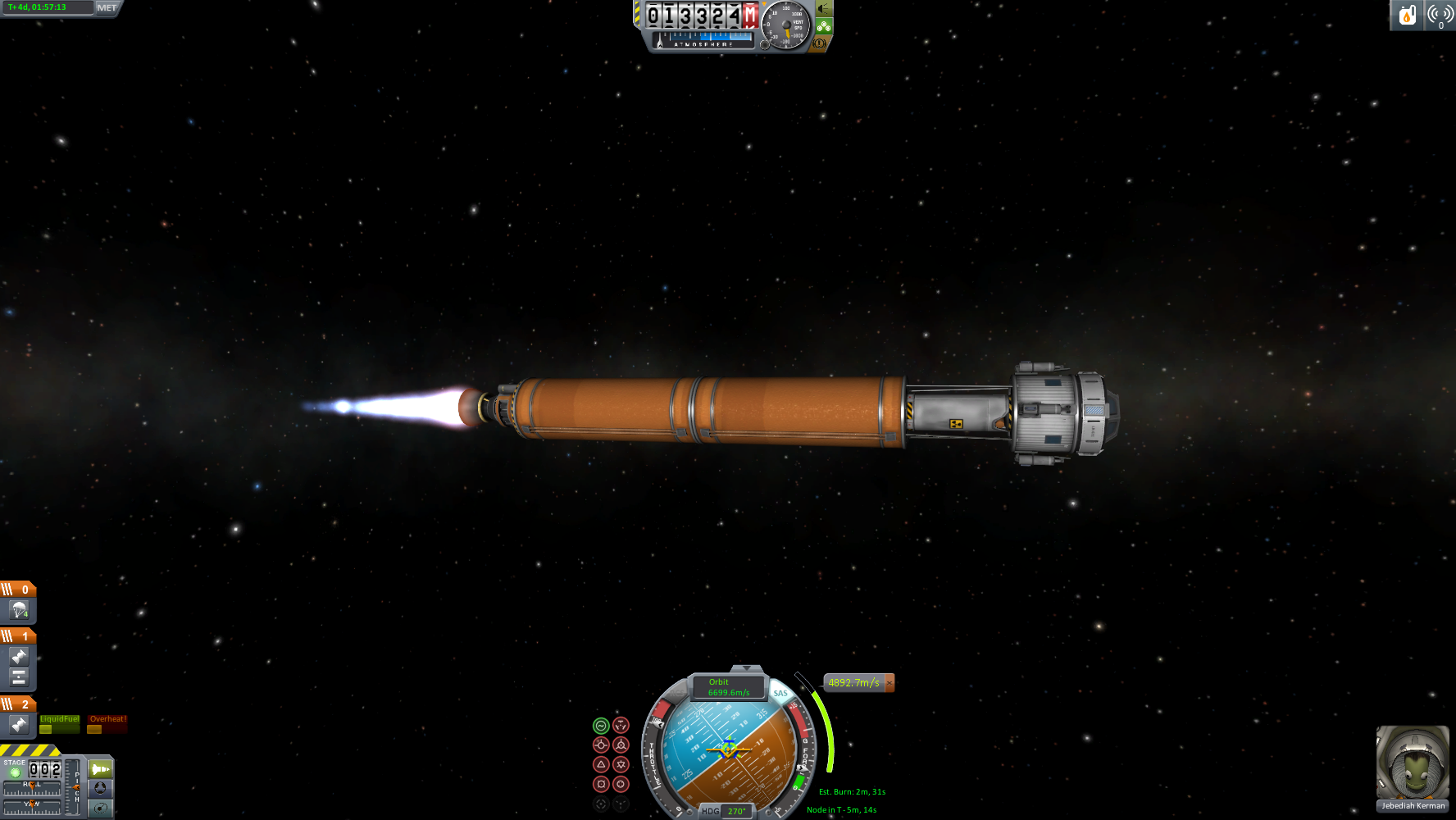Select the decoupler icon in stage 1
Viewport: 1456px width, 820px height.
[x=19, y=677]
